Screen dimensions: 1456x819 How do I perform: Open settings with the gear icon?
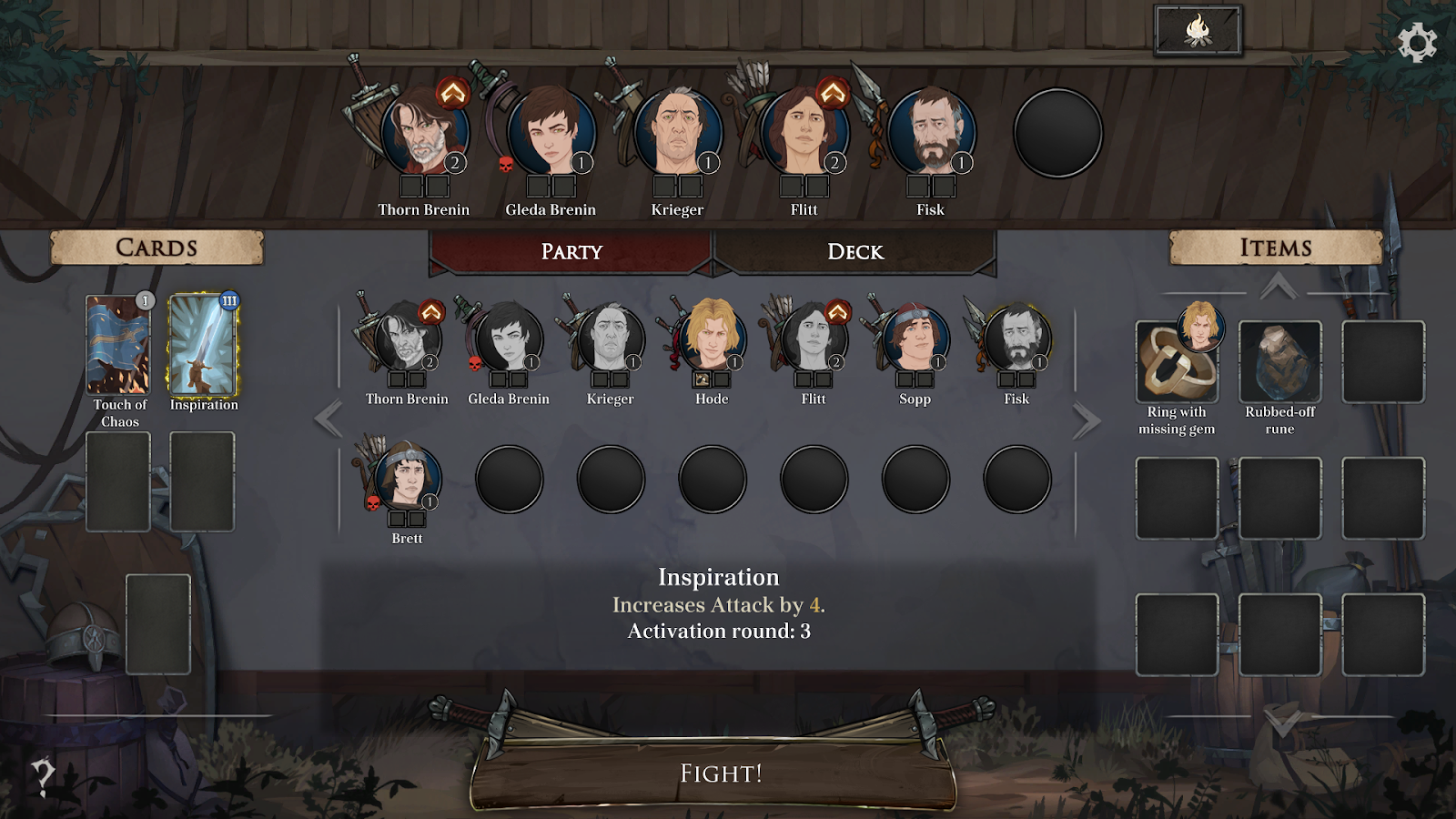[1416, 43]
